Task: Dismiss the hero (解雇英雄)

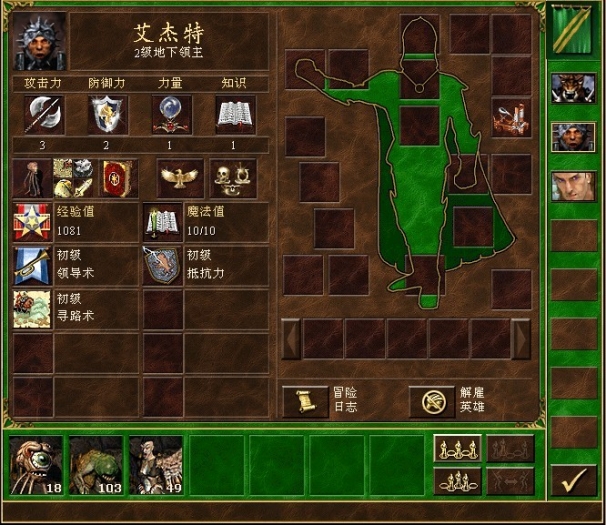Action: click(427, 401)
